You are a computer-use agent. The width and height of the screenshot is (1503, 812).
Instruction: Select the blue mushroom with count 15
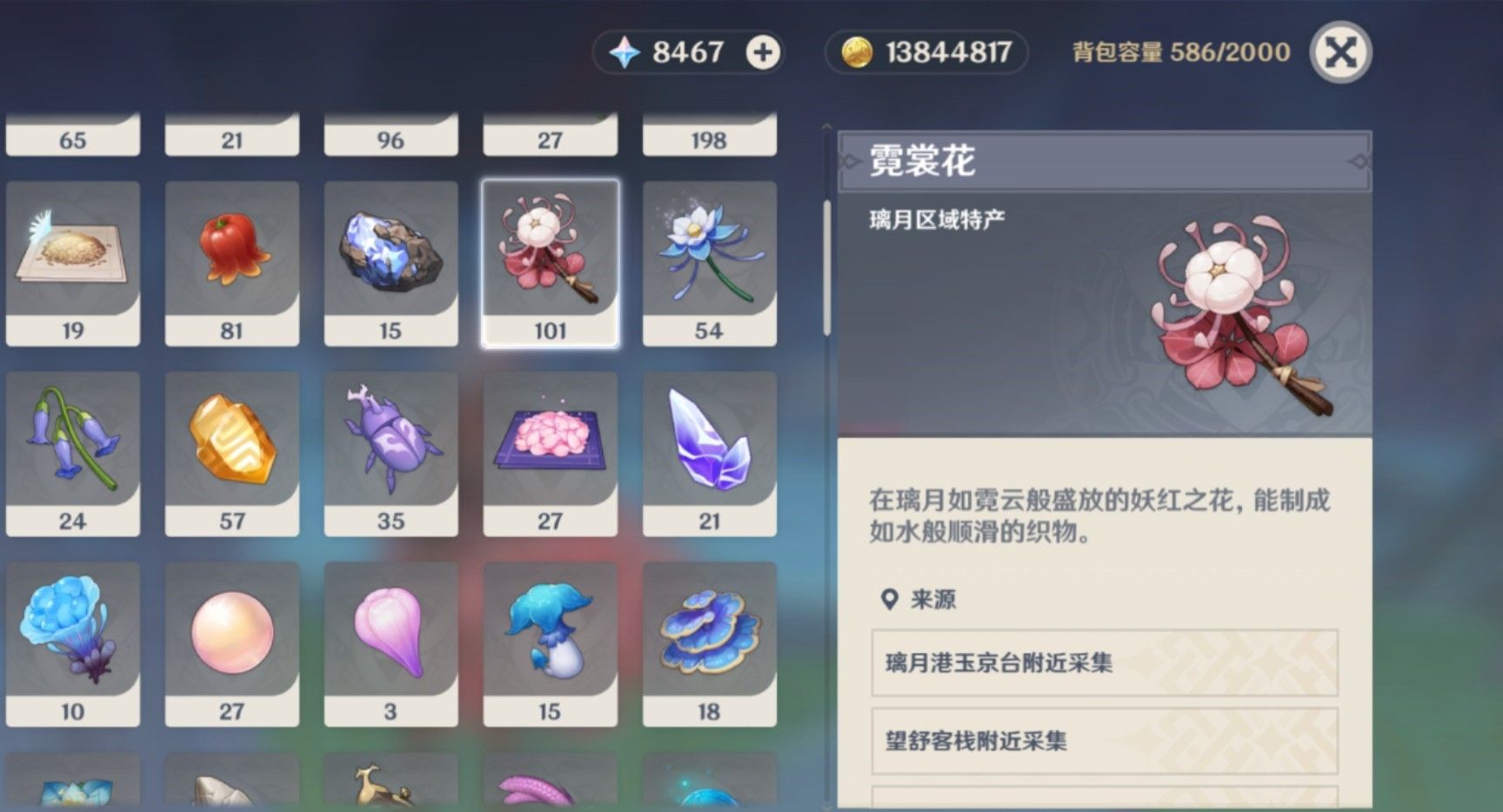coord(550,639)
